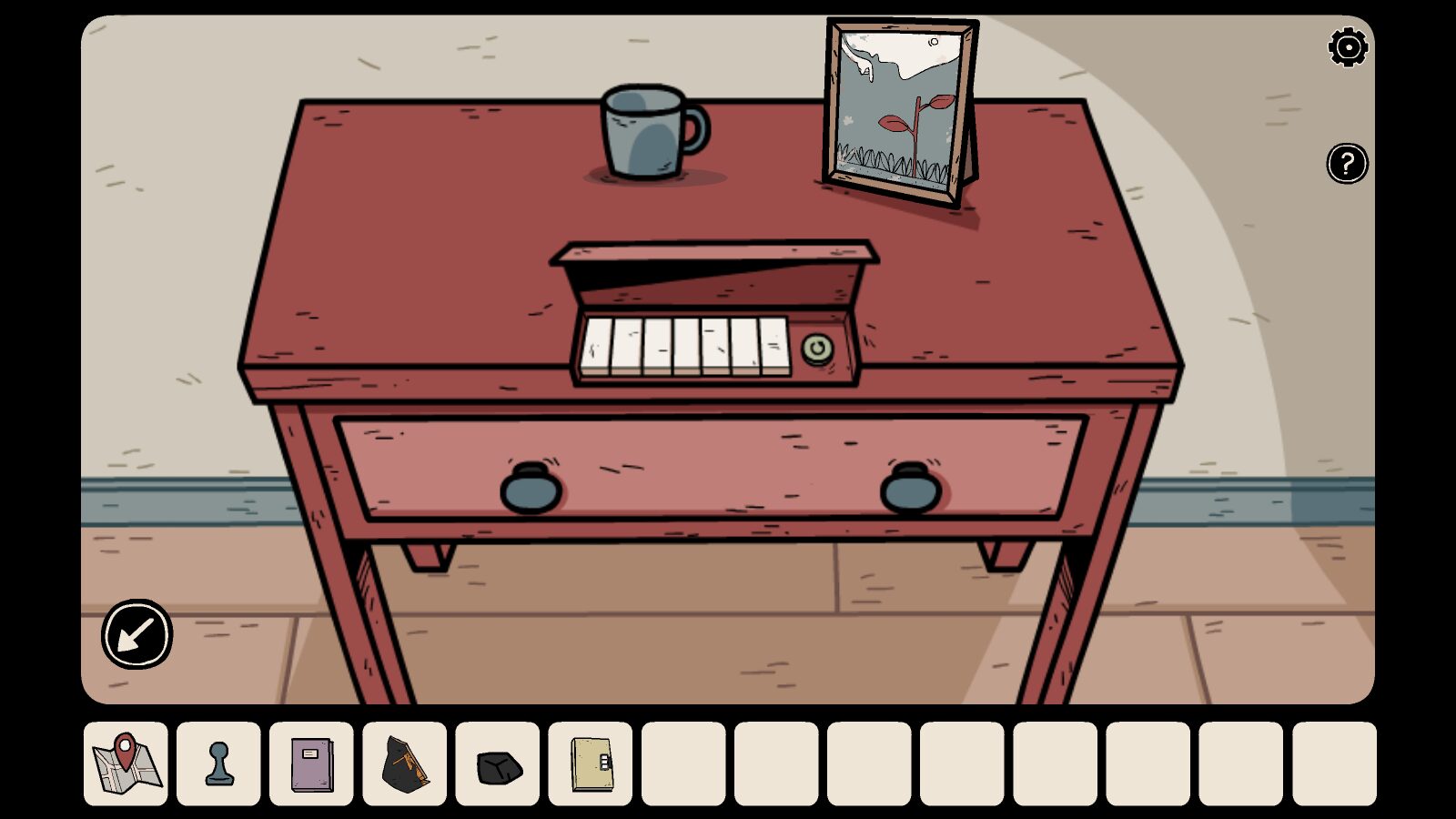Choose the purple notebook in inventory
The image size is (1456, 819).
[x=312, y=763]
